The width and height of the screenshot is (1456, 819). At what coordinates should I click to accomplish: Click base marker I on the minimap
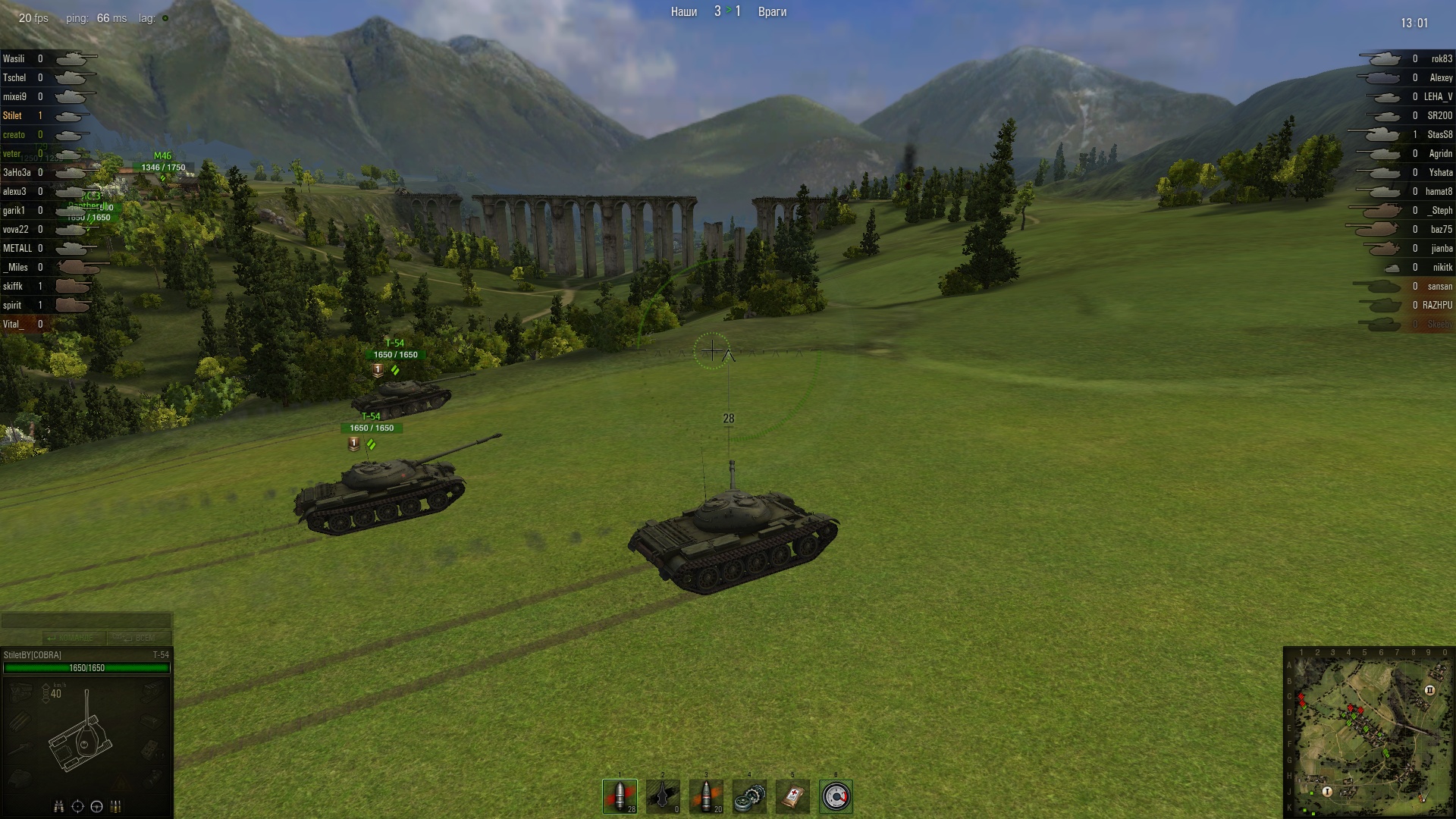click(1327, 792)
